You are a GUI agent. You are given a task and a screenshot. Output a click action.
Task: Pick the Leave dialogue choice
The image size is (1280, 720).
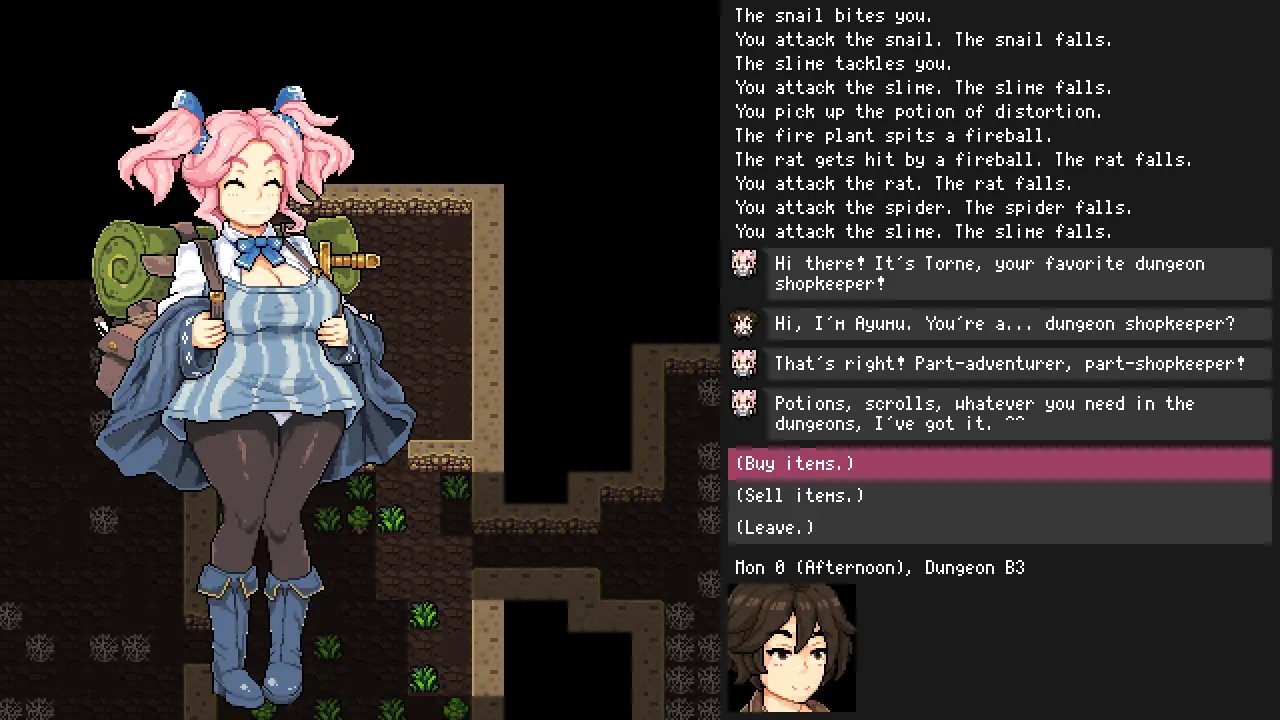point(775,528)
